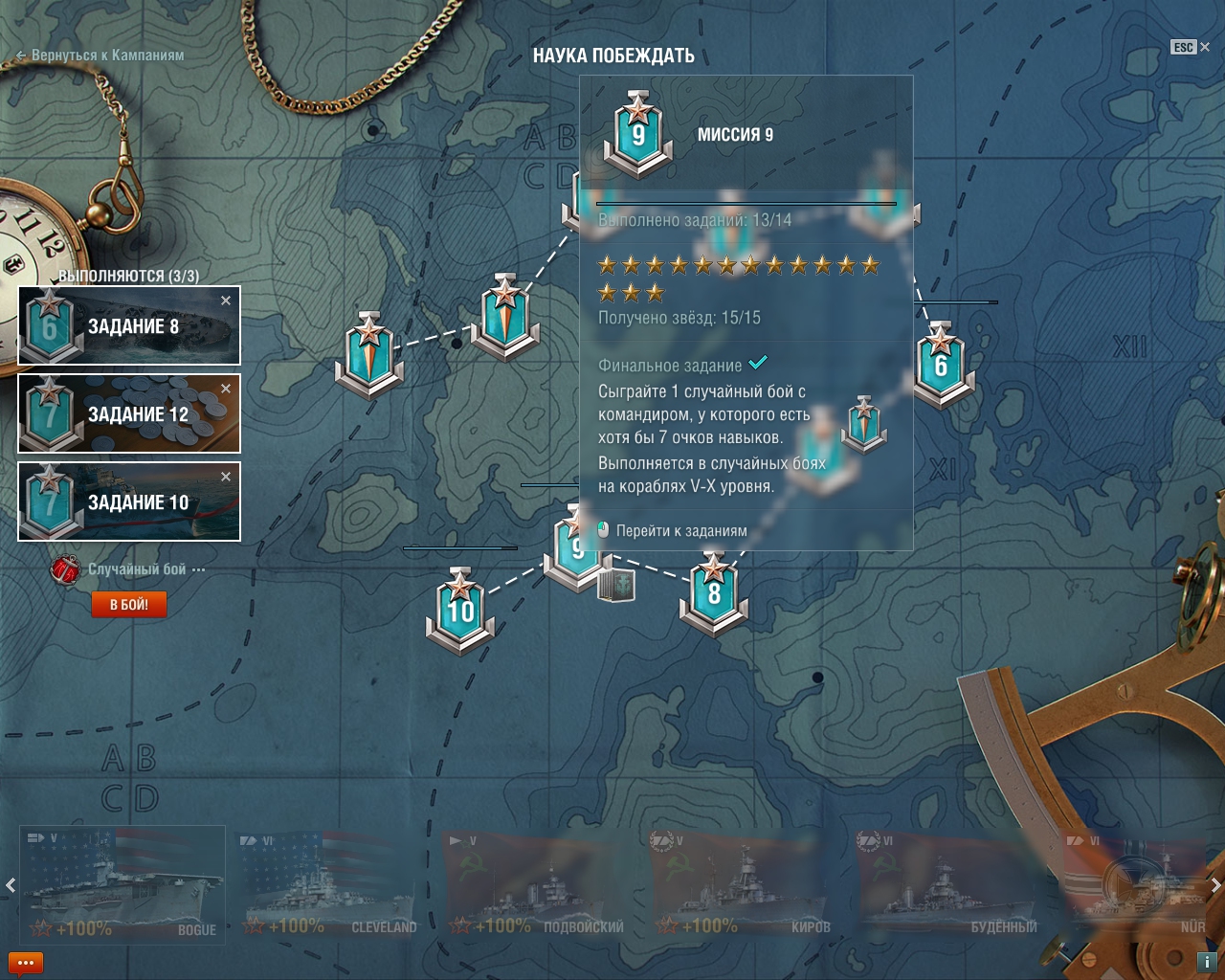Choose the Cleveland ship in the carousel
This screenshot has height=980, width=1225.
click(x=329, y=885)
